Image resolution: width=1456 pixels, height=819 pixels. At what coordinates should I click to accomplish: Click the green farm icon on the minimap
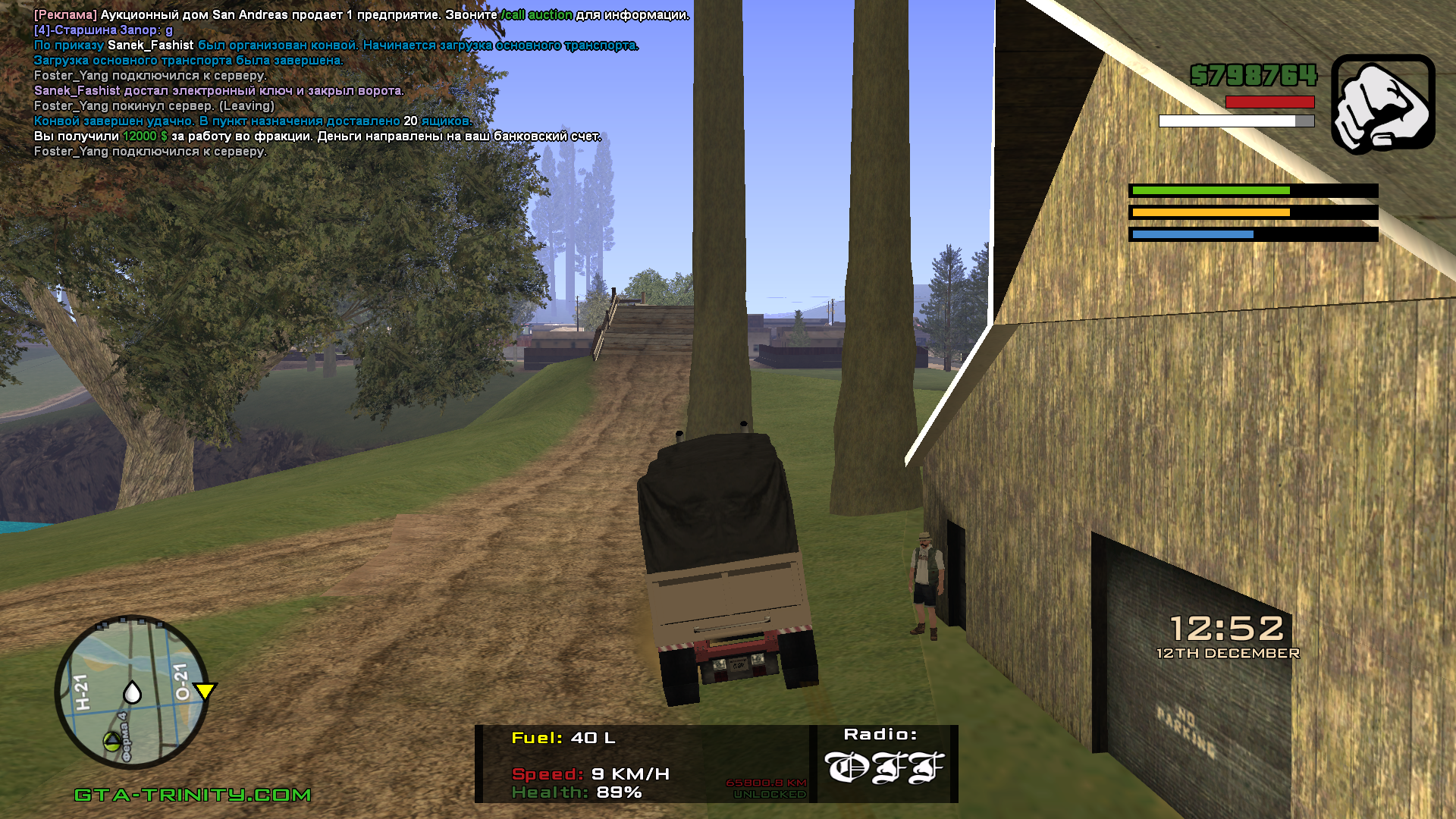coord(111,740)
